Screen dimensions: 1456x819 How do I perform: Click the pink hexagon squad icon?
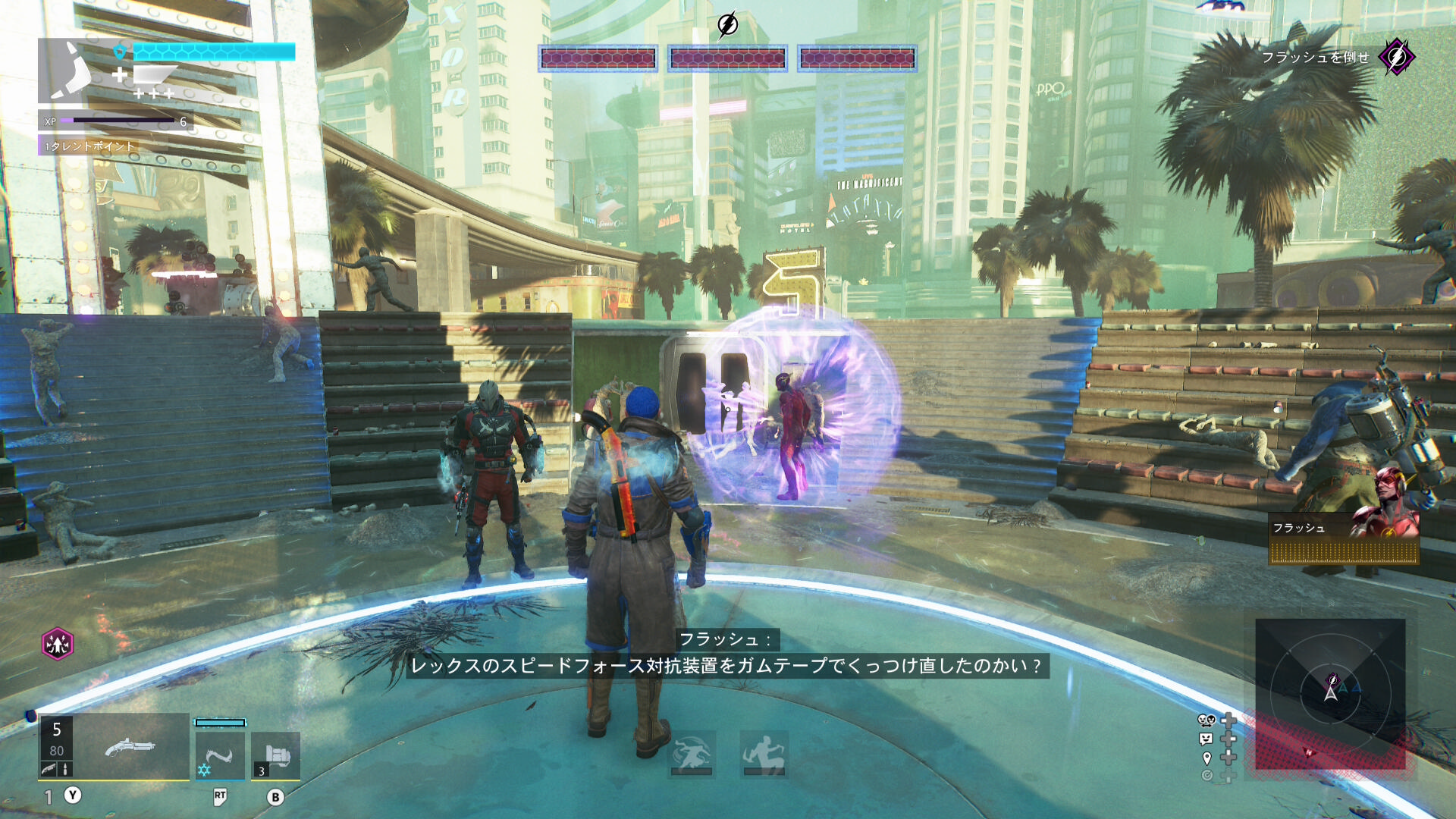click(58, 644)
